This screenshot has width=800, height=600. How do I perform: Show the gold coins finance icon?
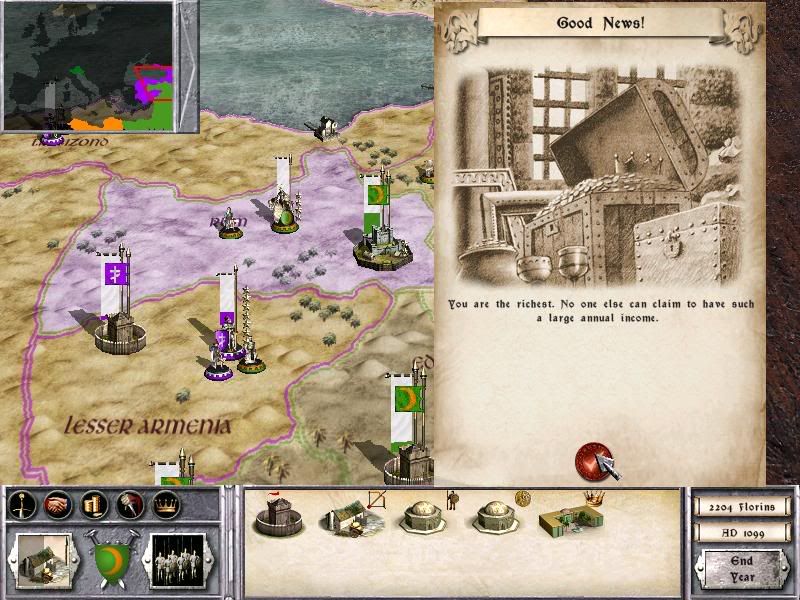[93, 506]
